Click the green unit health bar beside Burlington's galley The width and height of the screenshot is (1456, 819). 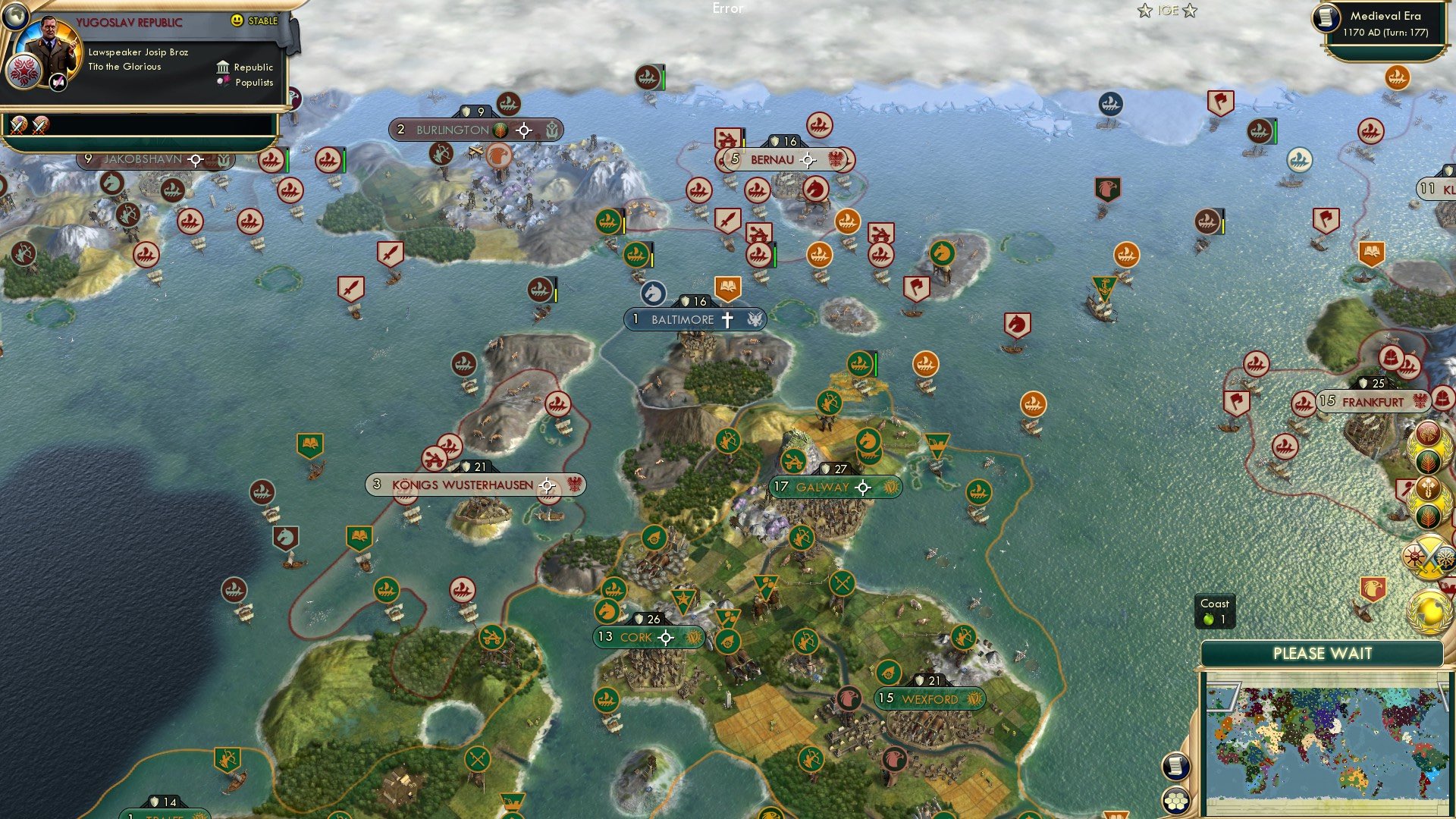click(x=664, y=78)
